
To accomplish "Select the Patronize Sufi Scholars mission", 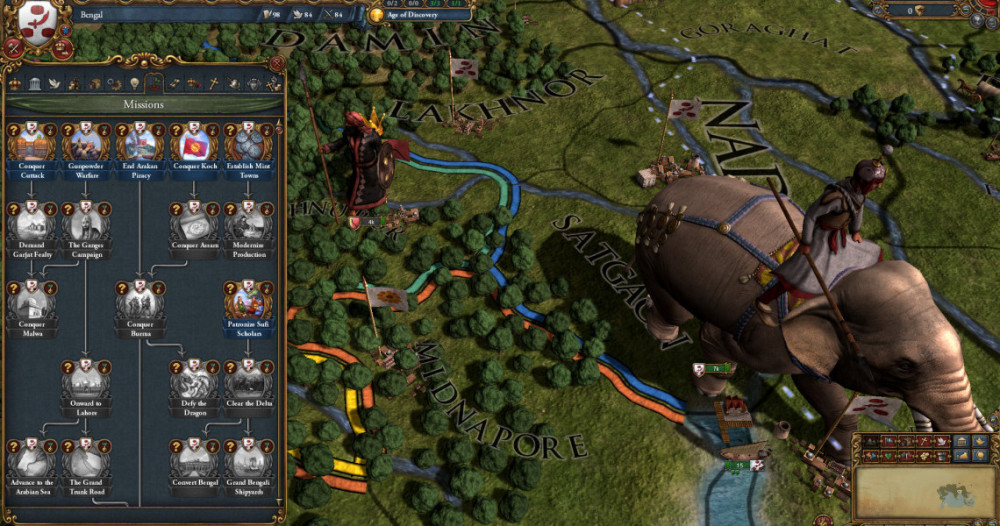I will tap(247, 303).
